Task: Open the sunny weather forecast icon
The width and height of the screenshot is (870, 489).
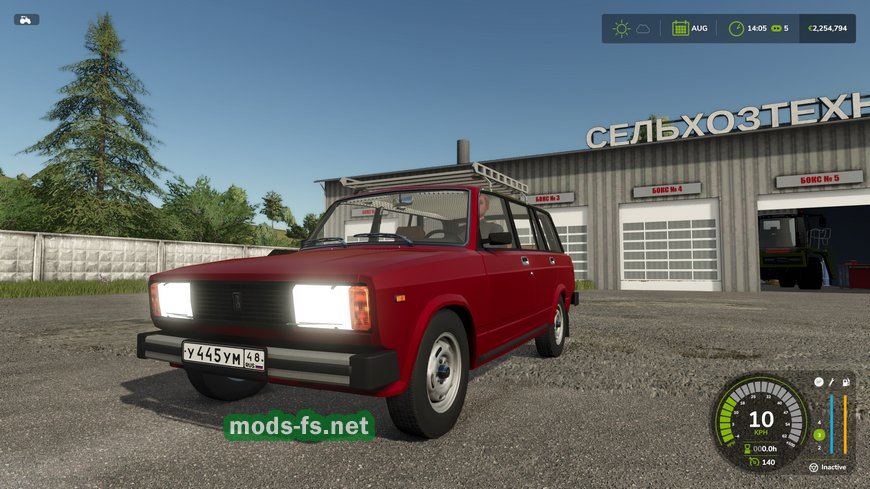Action: (622, 28)
